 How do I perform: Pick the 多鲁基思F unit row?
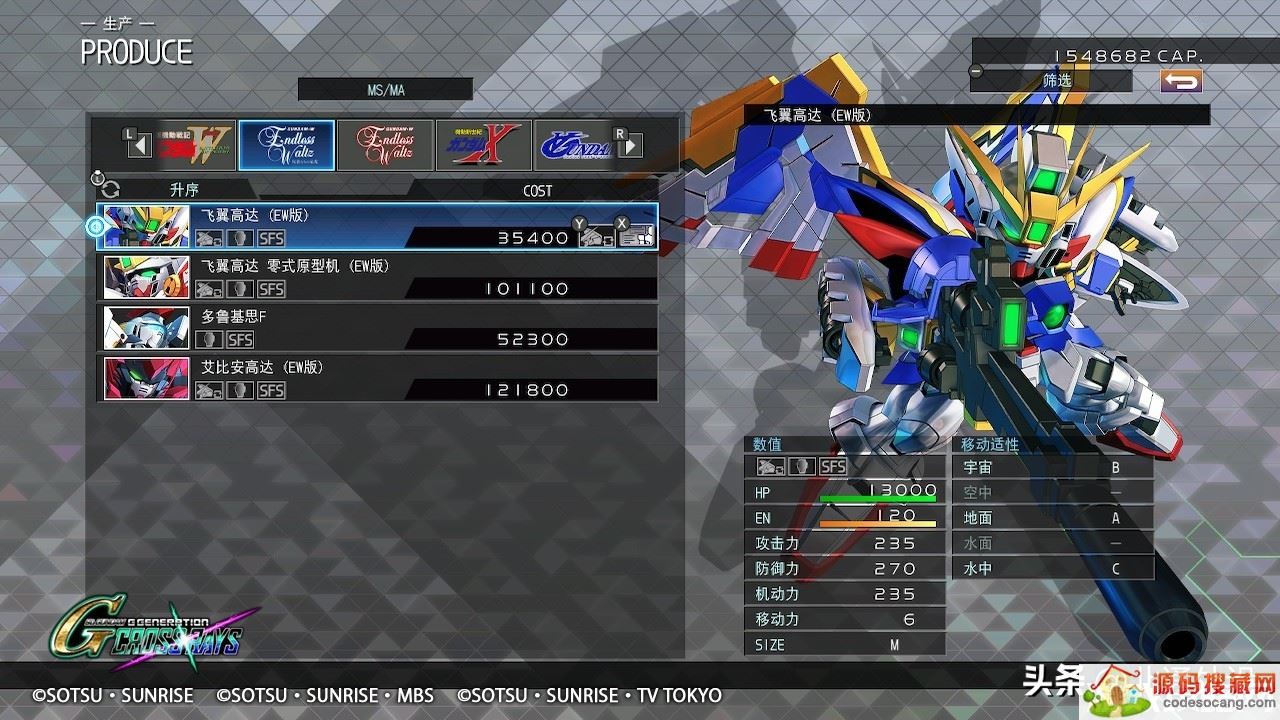(x=378, y=328)
